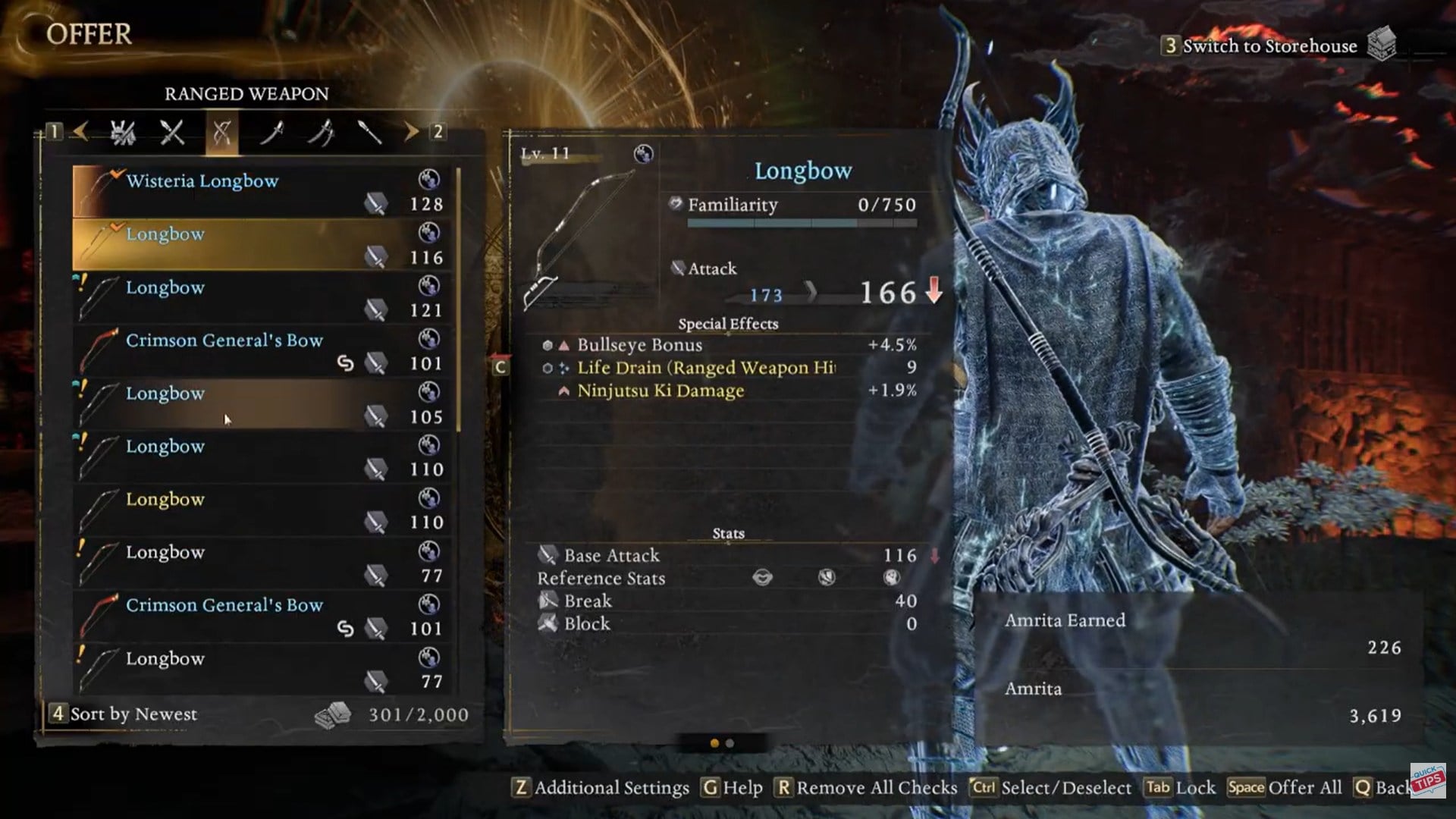The width and height of the screenshot is (1456, 819).
Task: Deselect the highlighted Longbow's offer checkmark
Action: [x=115, y=227]
